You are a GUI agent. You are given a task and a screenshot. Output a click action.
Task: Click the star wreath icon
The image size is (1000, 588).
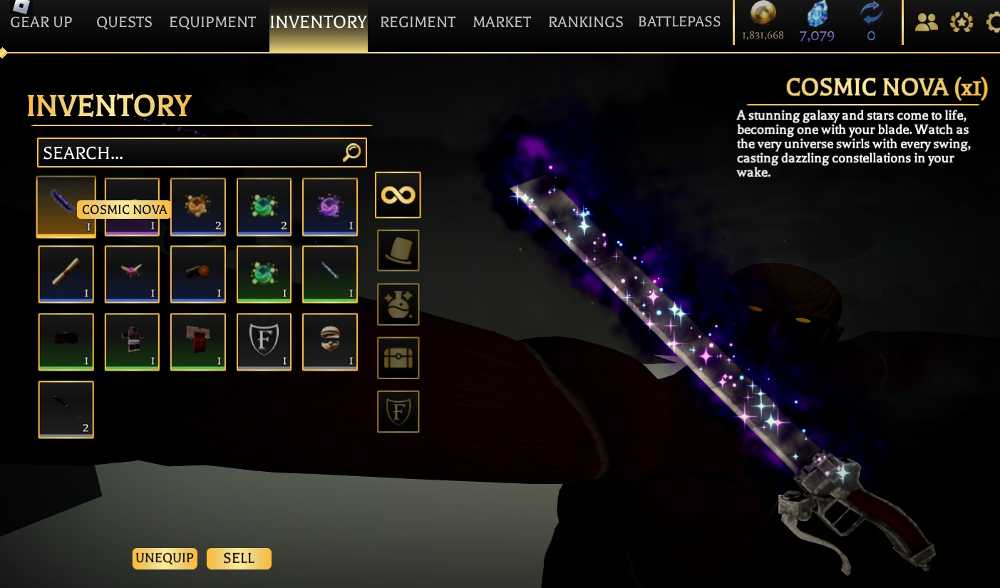pos(961,22)
